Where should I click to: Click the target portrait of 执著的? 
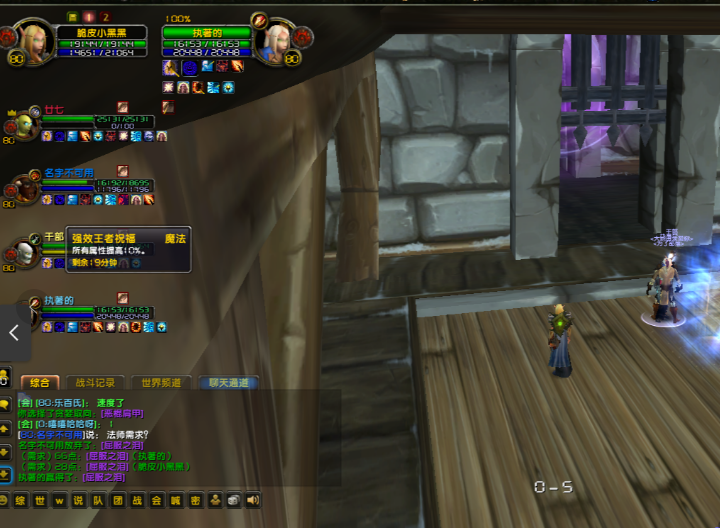273,42
